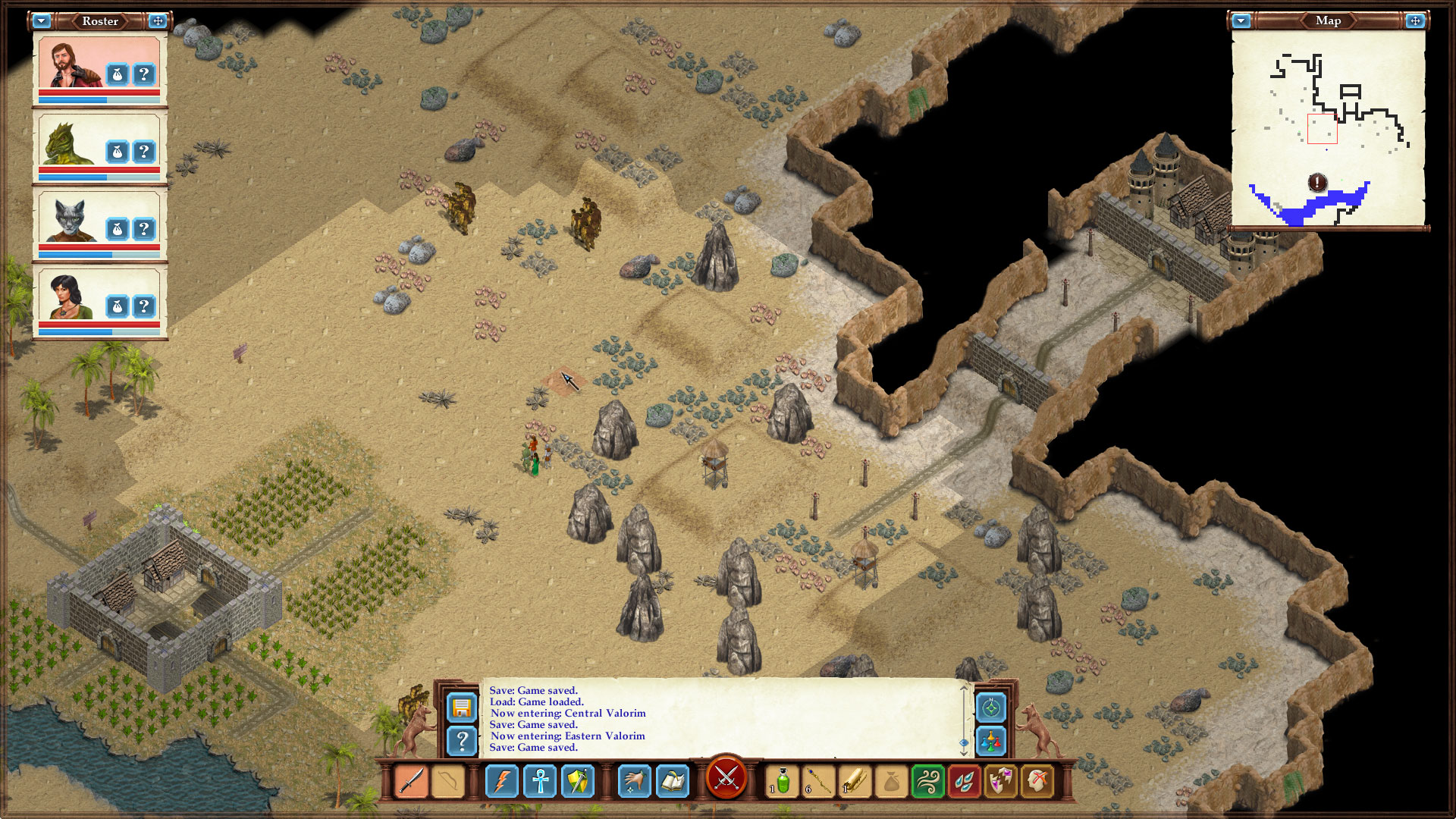
Task: Click the Map title bar
Action: [1329, 21]
